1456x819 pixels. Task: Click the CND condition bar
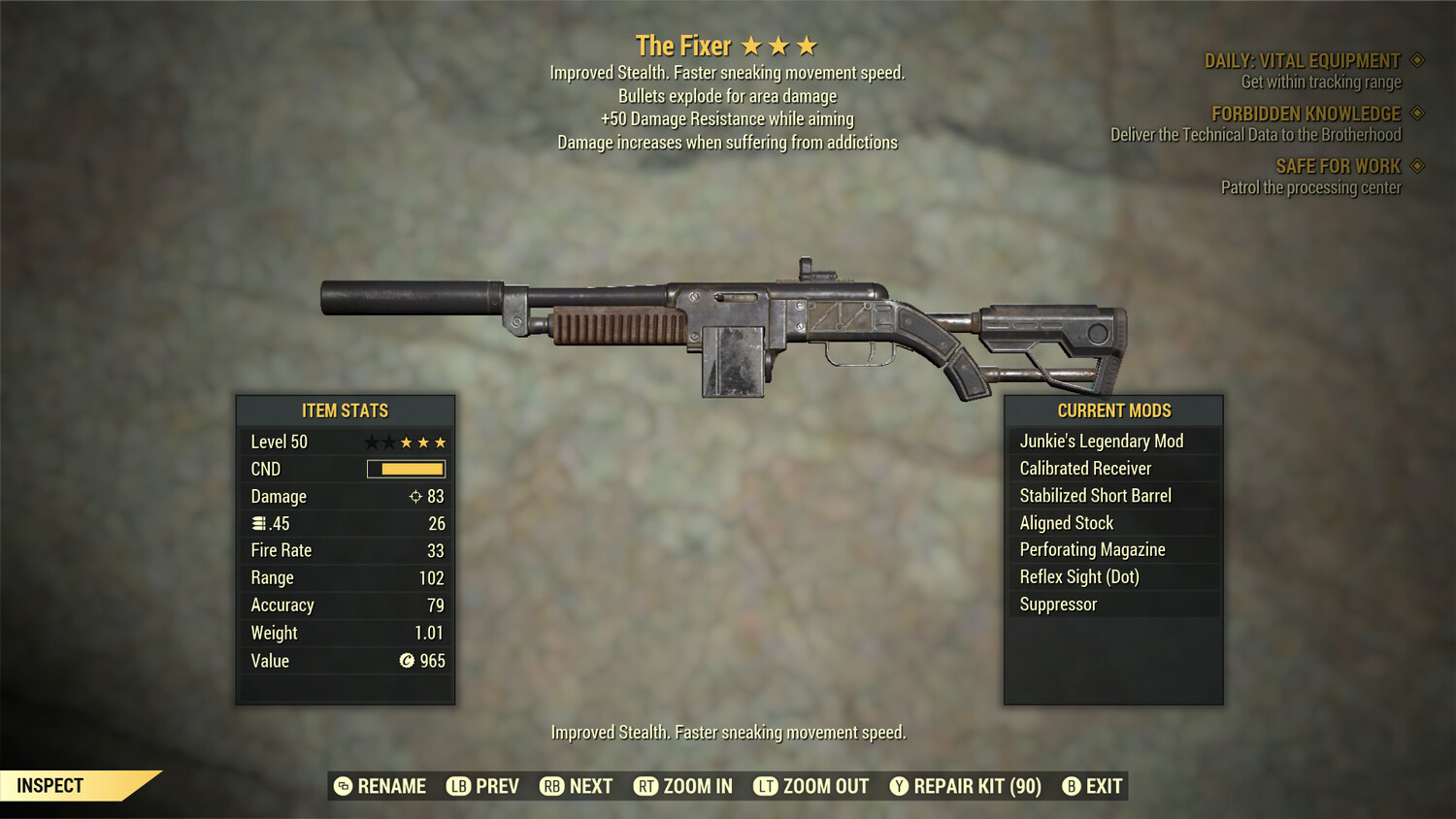point(405,469)
